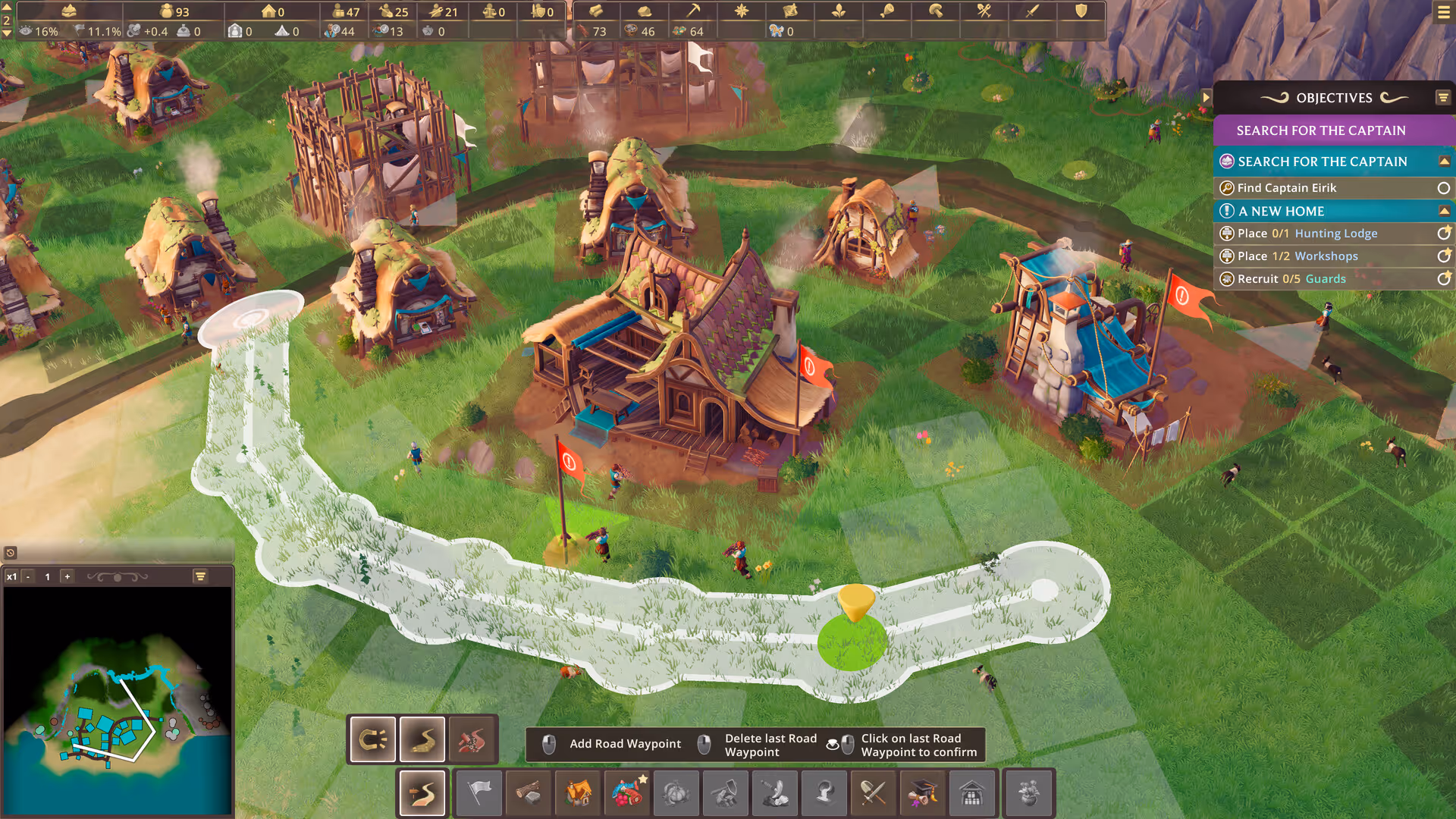Open the minimap filter options
The height and width of the screenshot is (819, 1456).
click(x=200, y=577)
